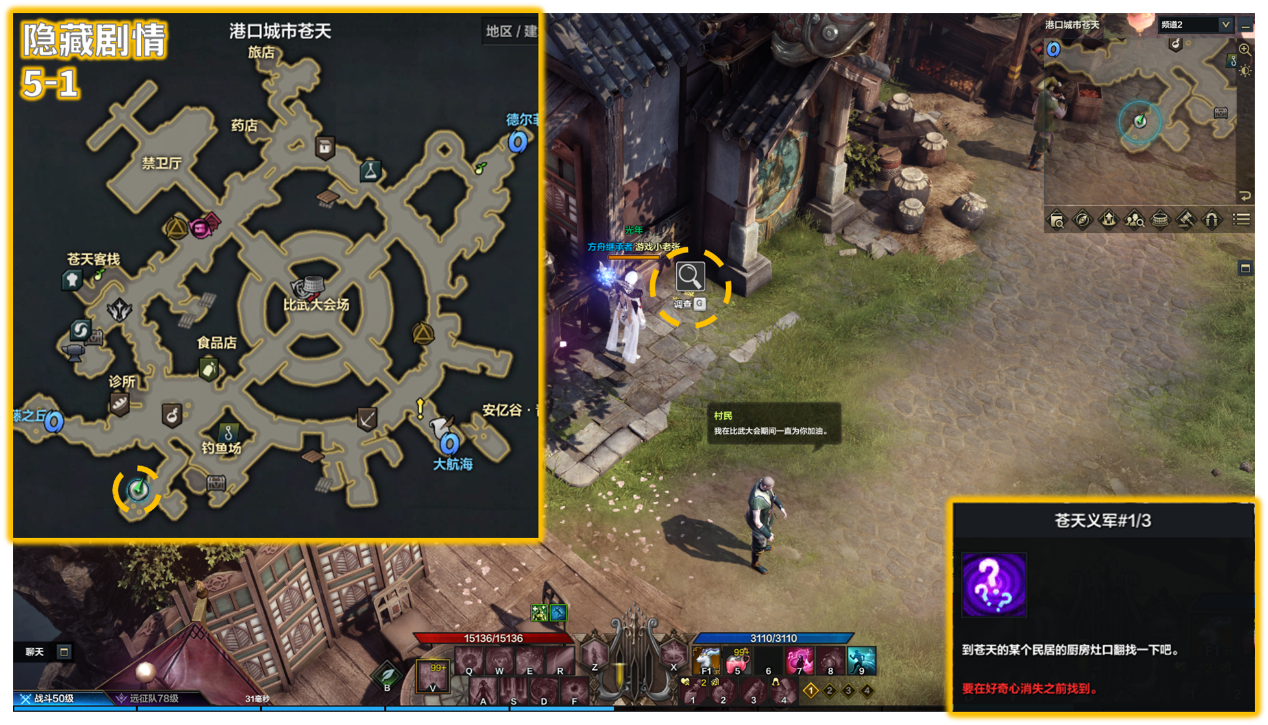The image size is (1268, 725).
Task: Click the curved return arrow on minimap
Action: point(1245,196)
